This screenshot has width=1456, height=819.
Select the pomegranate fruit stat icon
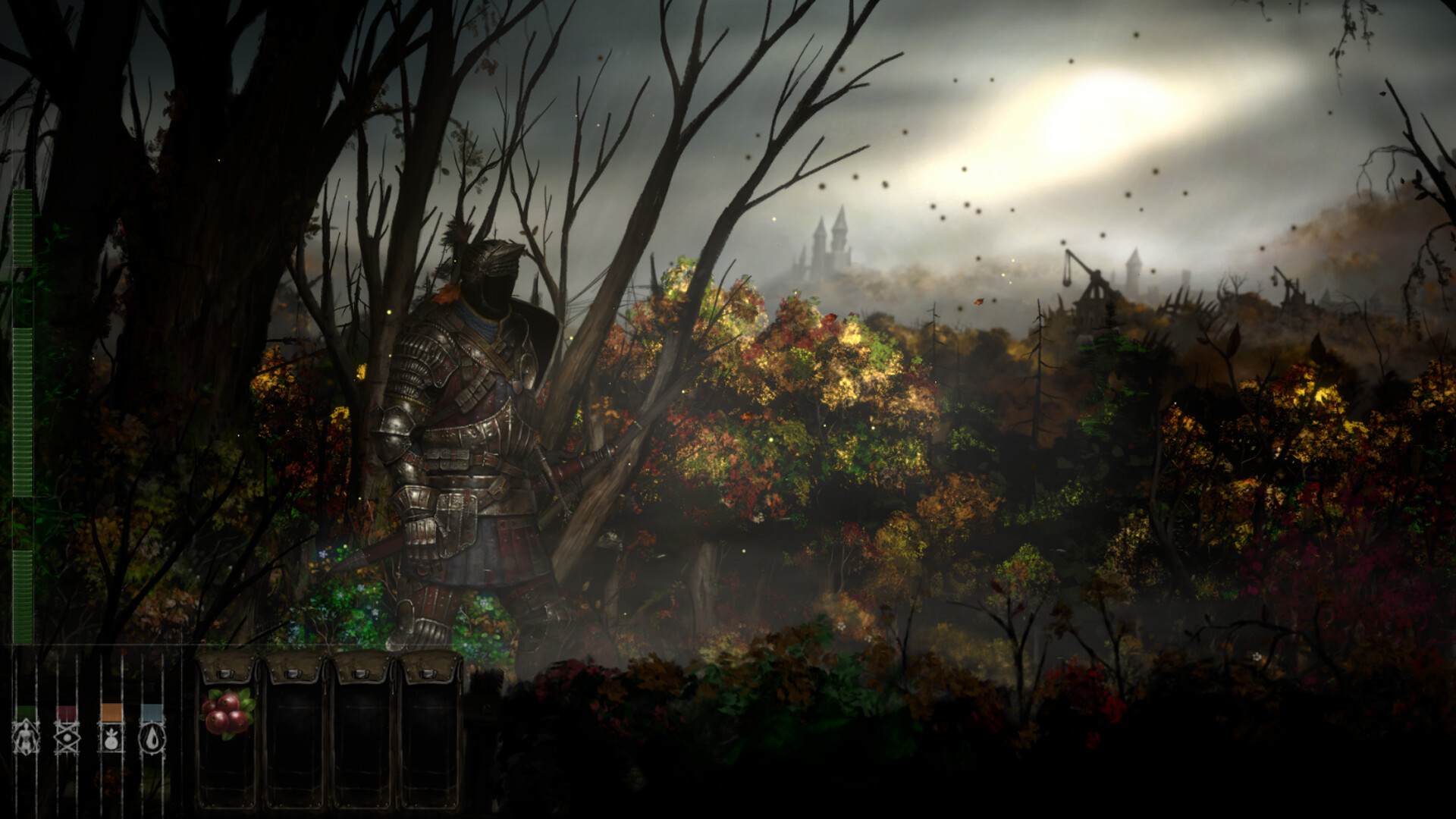pos(111,737)
